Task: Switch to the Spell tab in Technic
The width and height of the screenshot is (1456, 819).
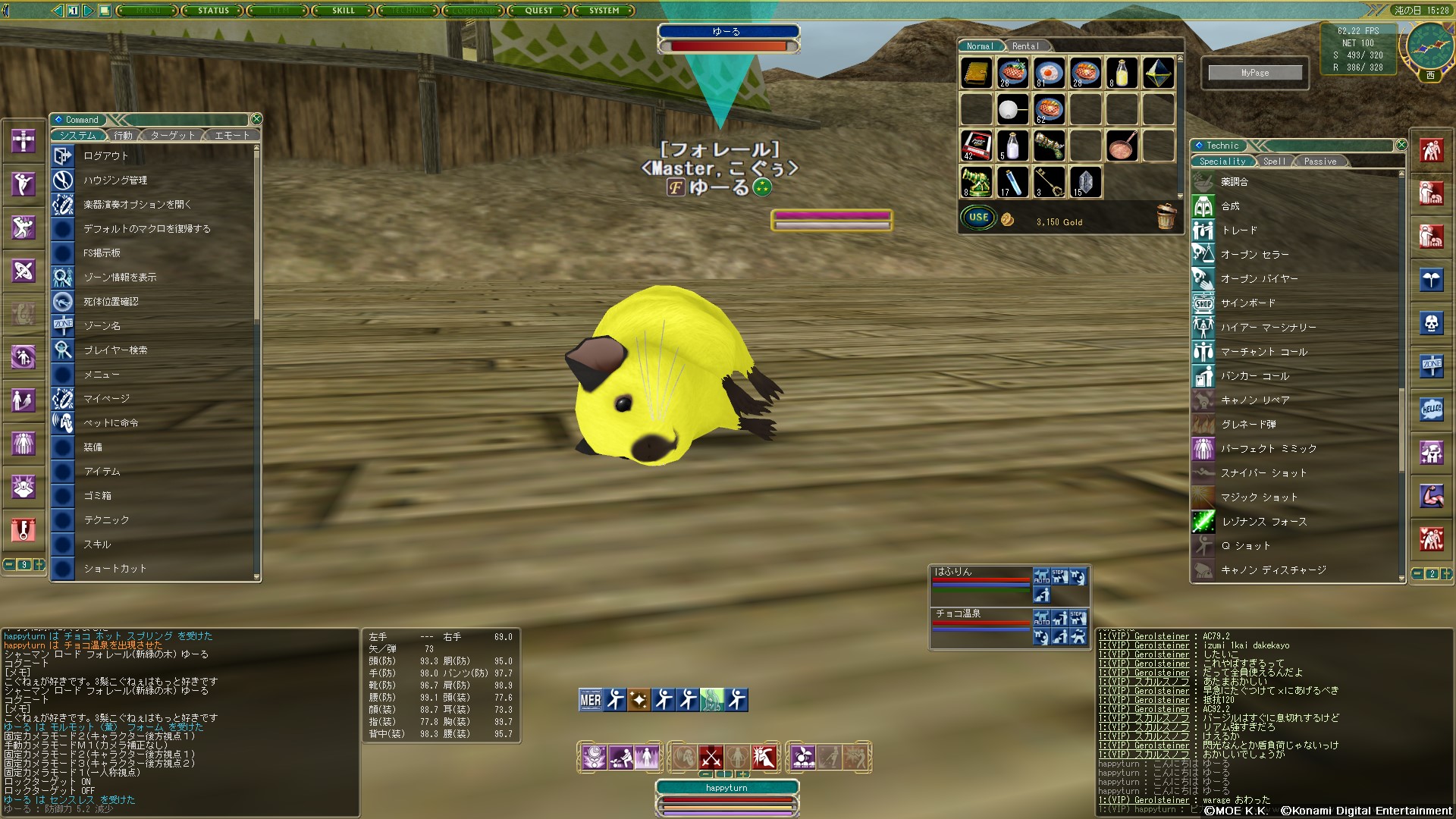Action: pyautogui.click(x=1274, y=162)
